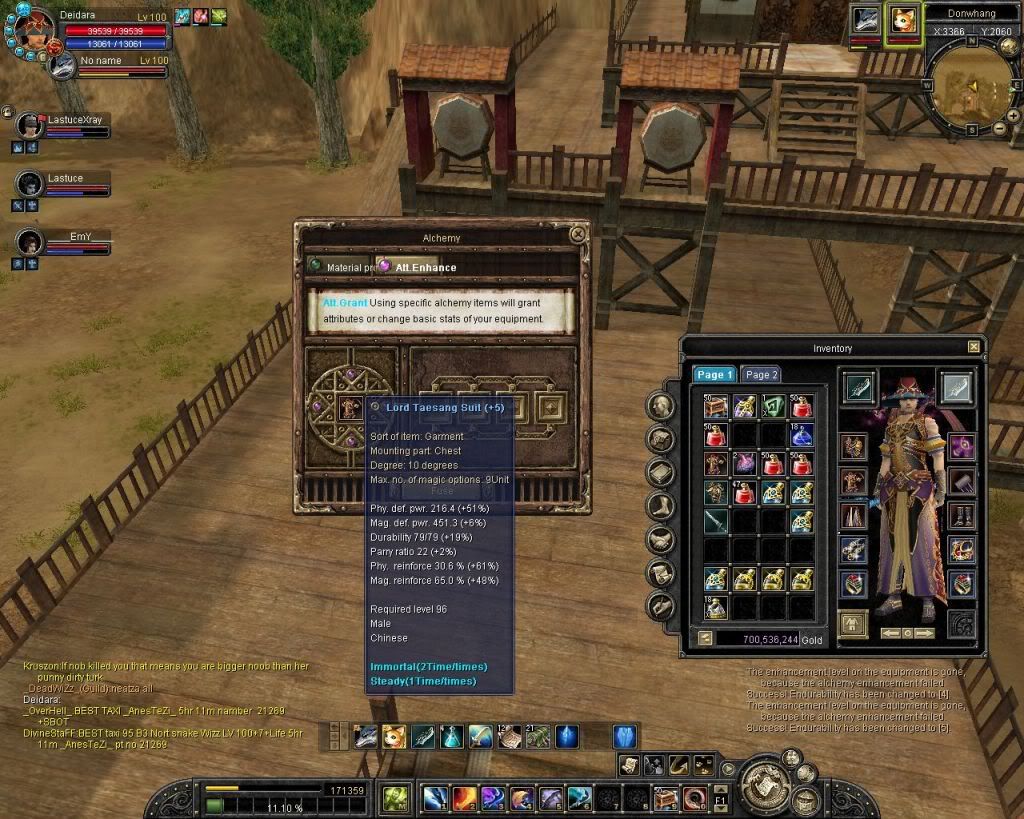Select the orange cat pet portrait
The image size is (1024, 819).
(x=905, y=20)
